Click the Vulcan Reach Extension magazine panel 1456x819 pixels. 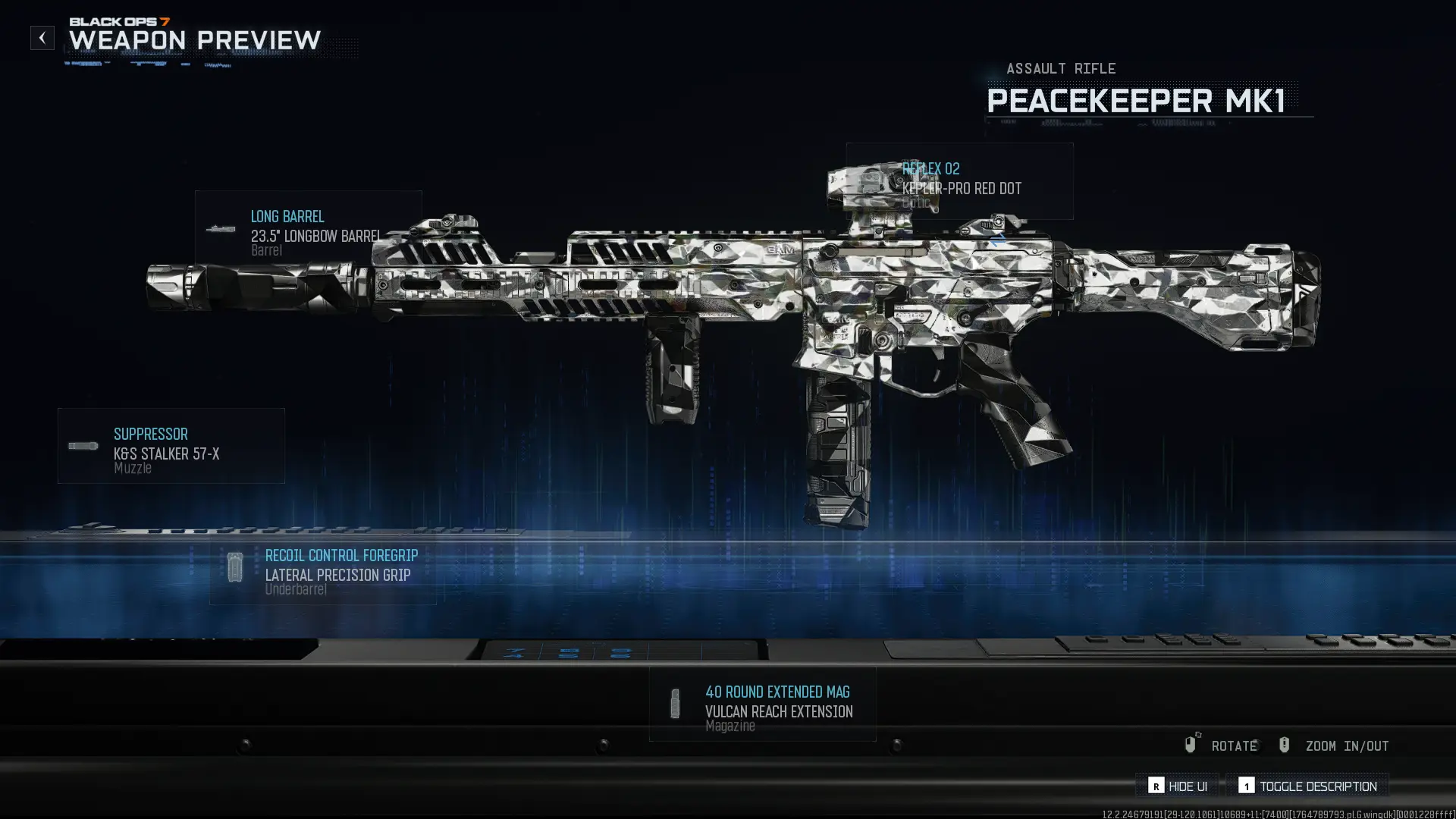[x=779, y=711]
